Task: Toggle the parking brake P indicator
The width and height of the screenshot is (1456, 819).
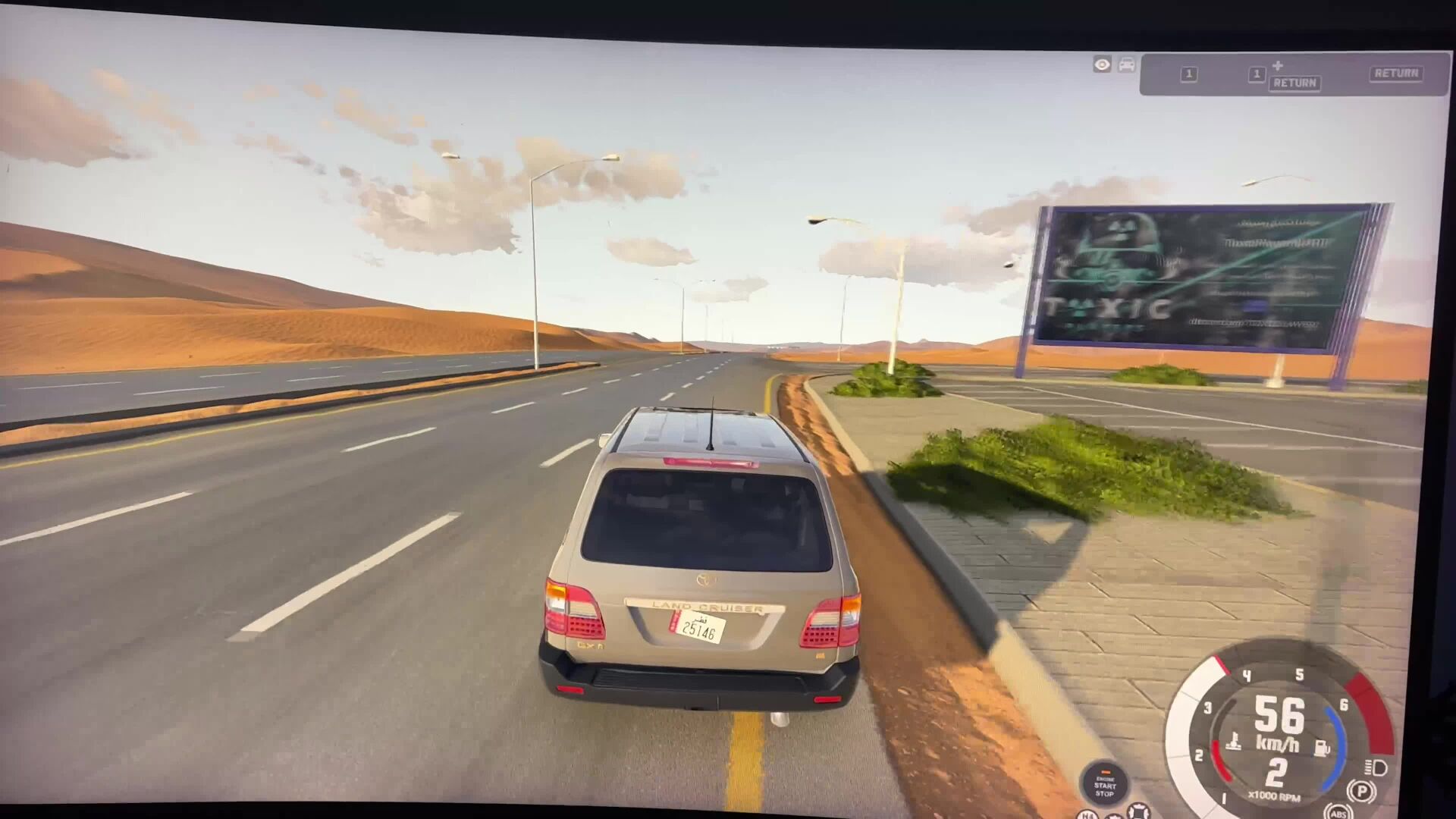Action: click(1362, 789)
